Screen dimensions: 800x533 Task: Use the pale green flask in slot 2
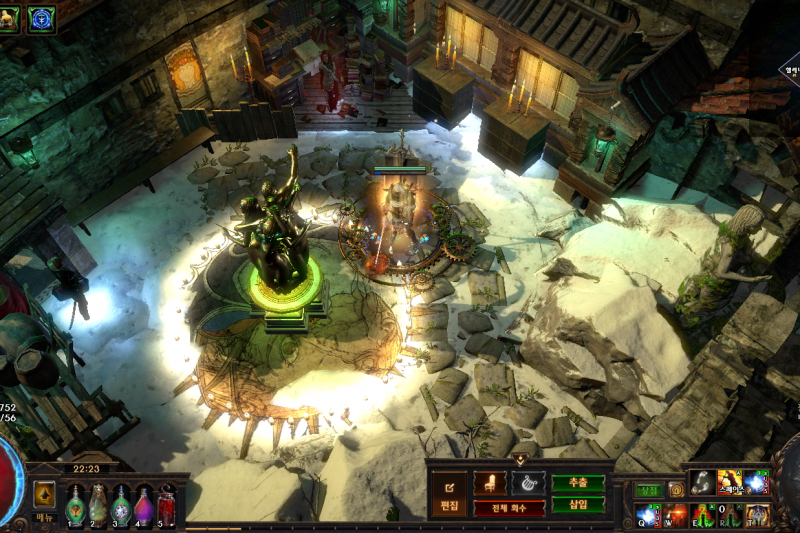[x=98, y=506]
